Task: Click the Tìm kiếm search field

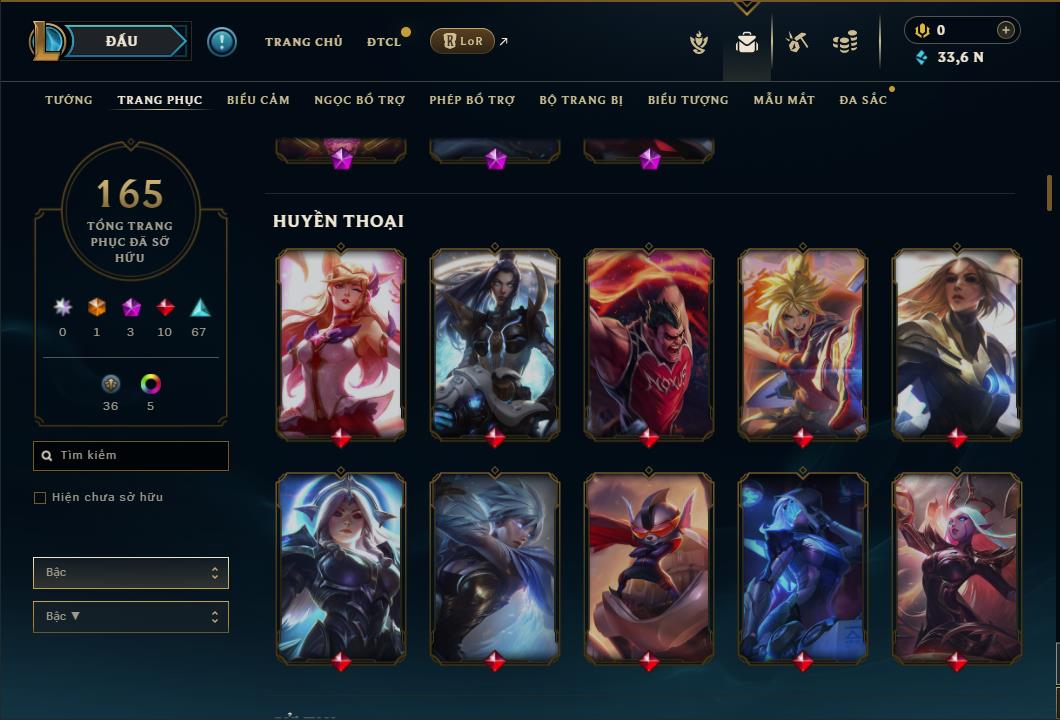Action: pyautogui.click(x=131, y=456)
